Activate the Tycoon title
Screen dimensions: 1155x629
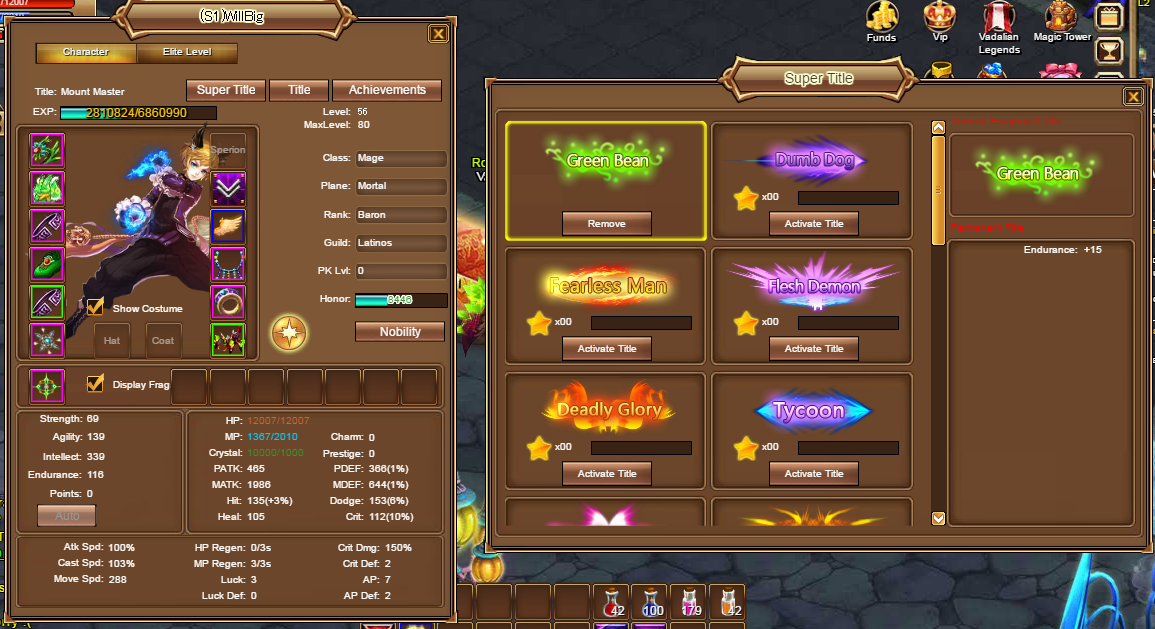click(x=813, y=474)
